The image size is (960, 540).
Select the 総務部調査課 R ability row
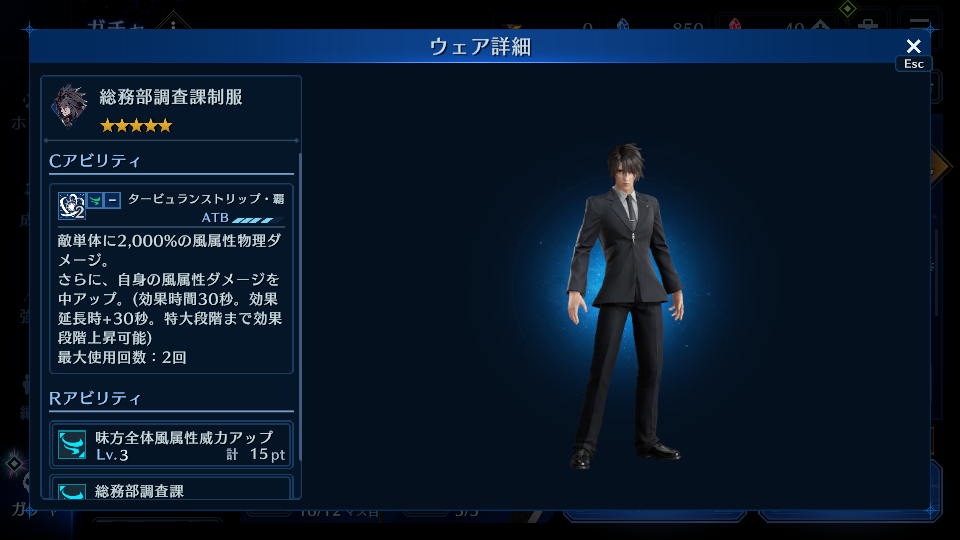pyautogui.click(x=174, y=489)
